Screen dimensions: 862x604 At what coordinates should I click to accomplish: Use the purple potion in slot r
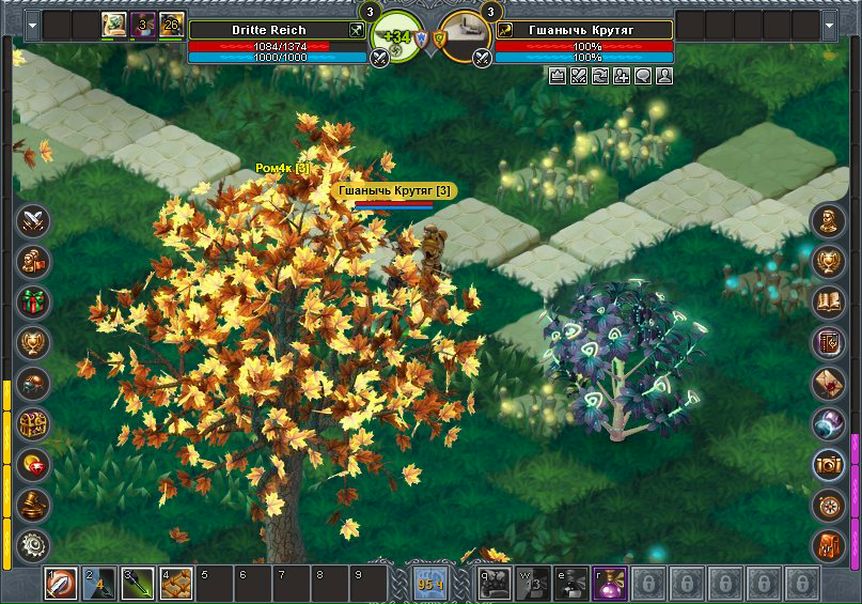coord(608,583)
